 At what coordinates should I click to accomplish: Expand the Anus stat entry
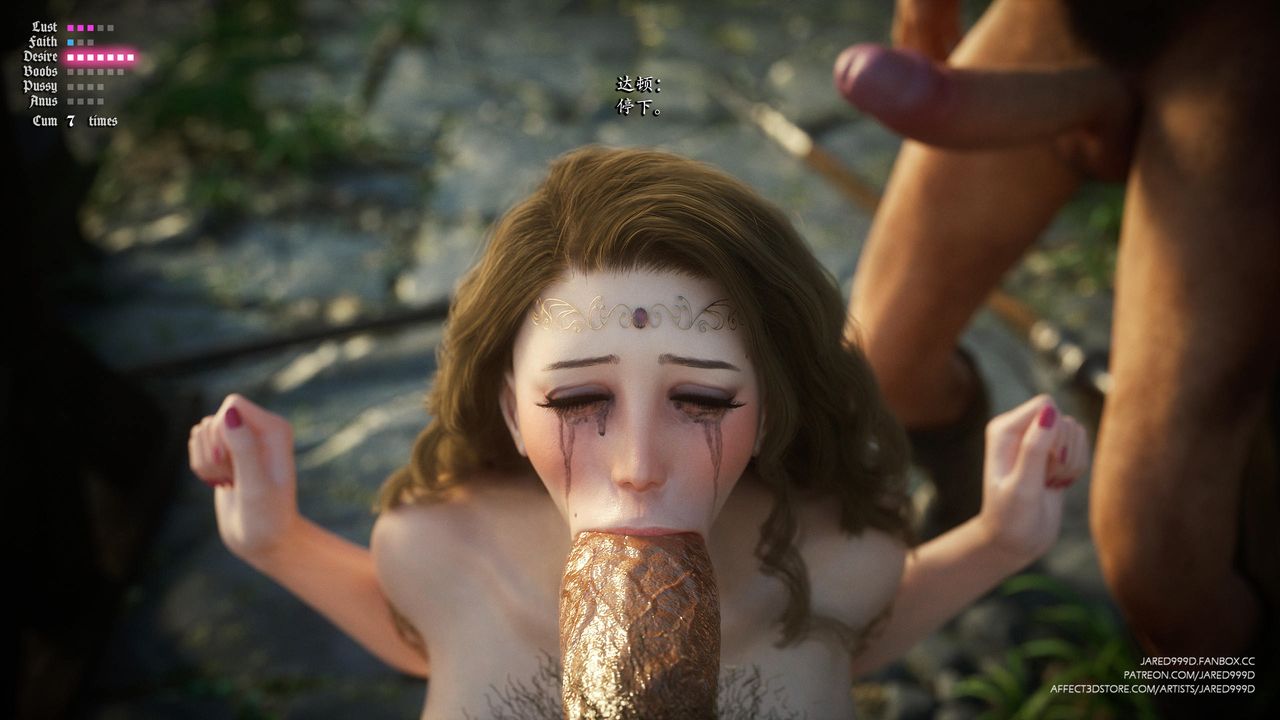42,100
